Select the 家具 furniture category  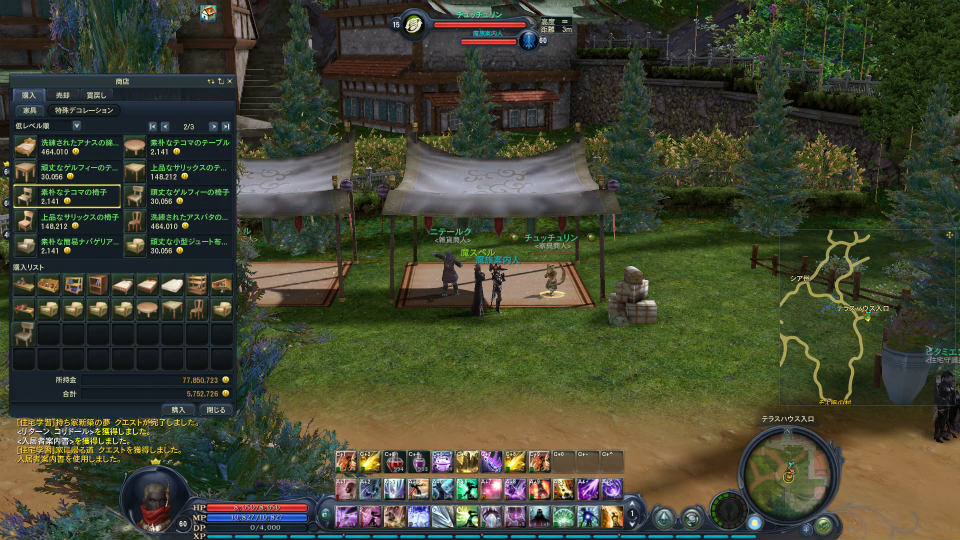click(29, 110)
